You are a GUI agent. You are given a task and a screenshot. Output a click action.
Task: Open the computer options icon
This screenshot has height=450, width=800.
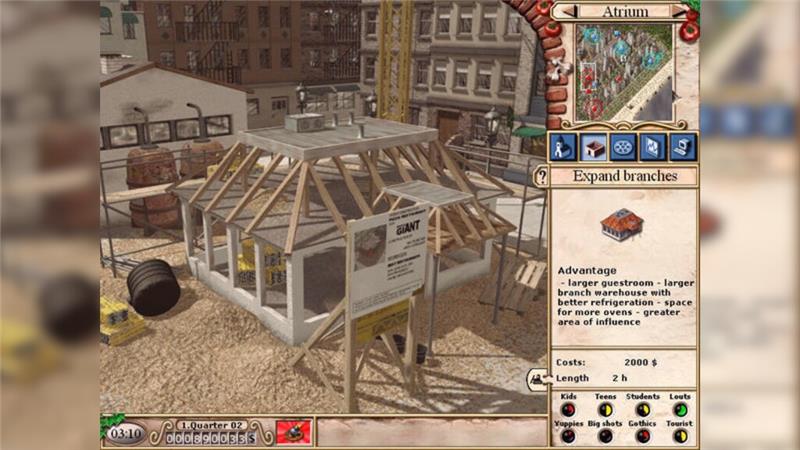tap(683, 147)
